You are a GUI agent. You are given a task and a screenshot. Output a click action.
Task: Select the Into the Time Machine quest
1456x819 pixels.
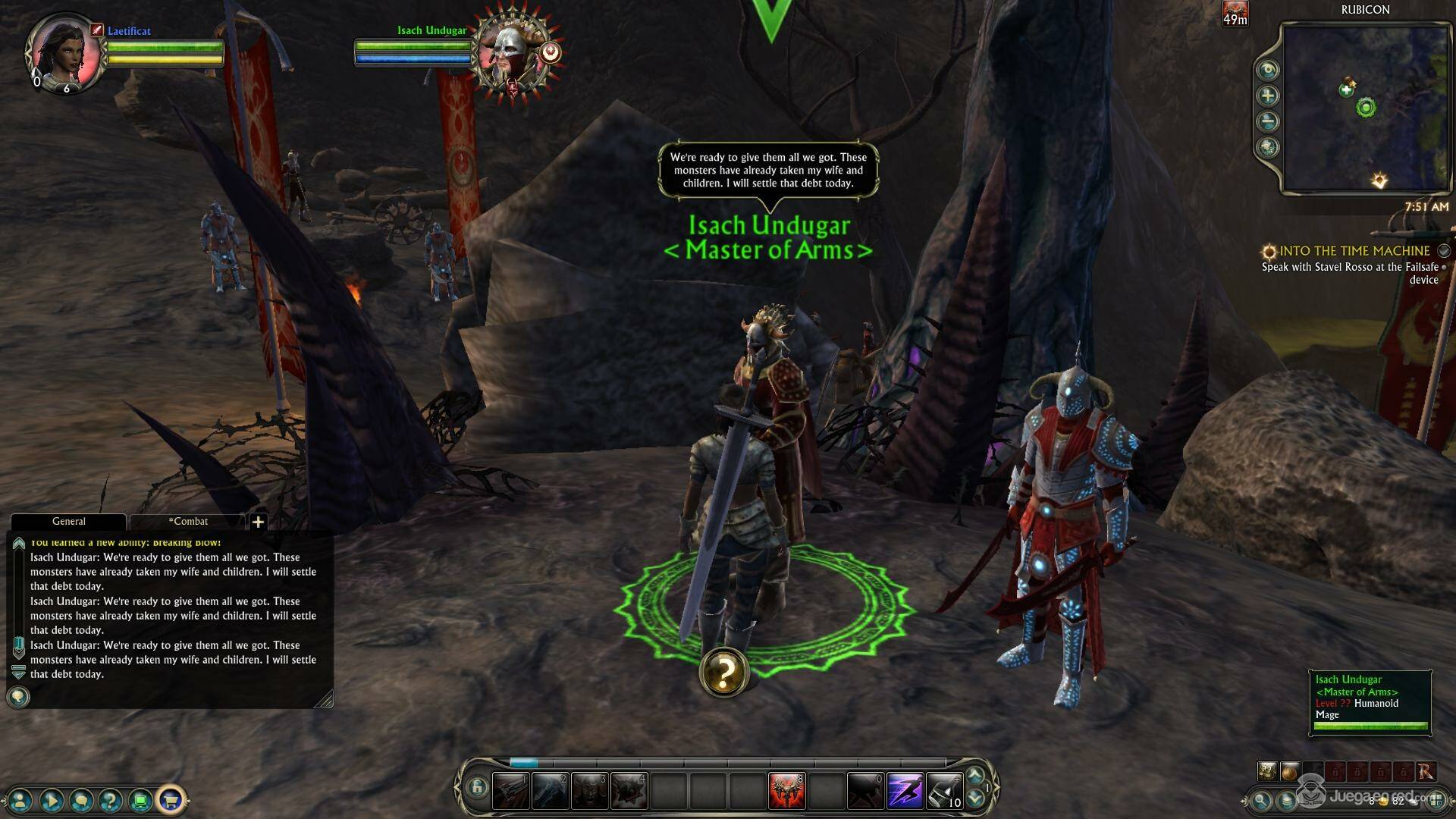click(x=1354, y=251)
